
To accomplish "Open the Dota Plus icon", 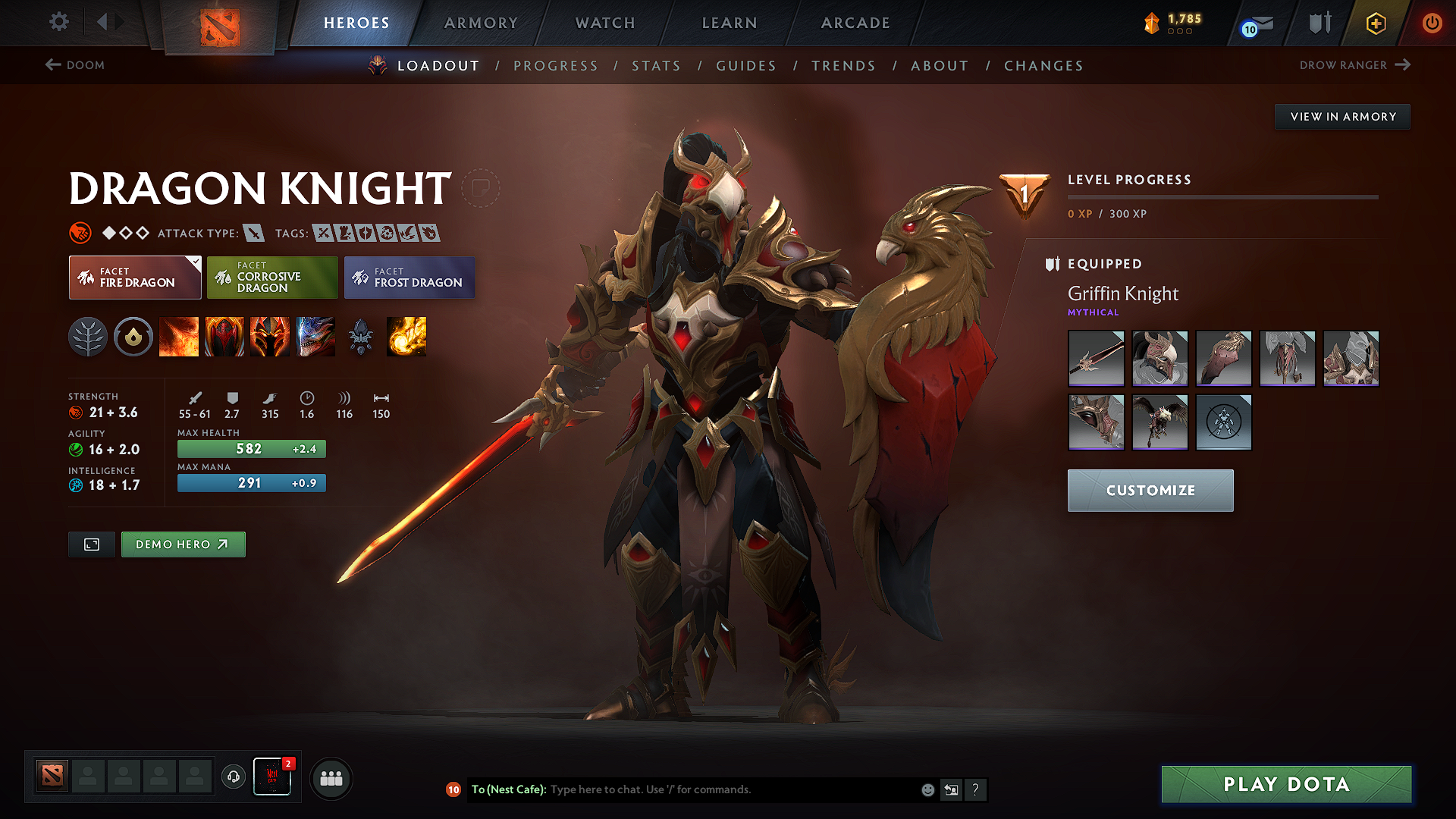I will [1375, 23].
